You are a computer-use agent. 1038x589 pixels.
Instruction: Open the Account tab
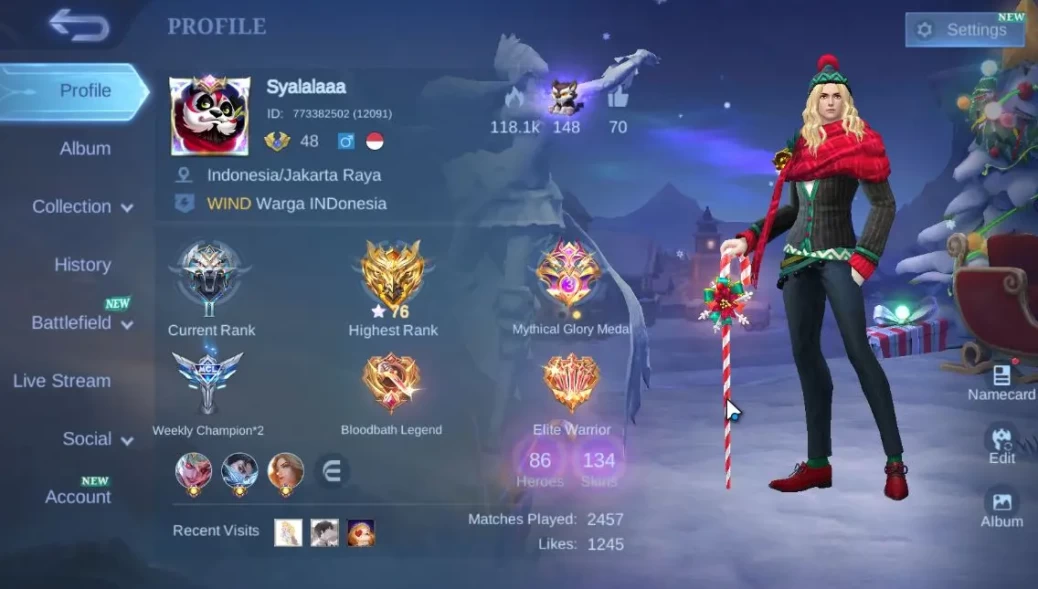coord(78,496)
